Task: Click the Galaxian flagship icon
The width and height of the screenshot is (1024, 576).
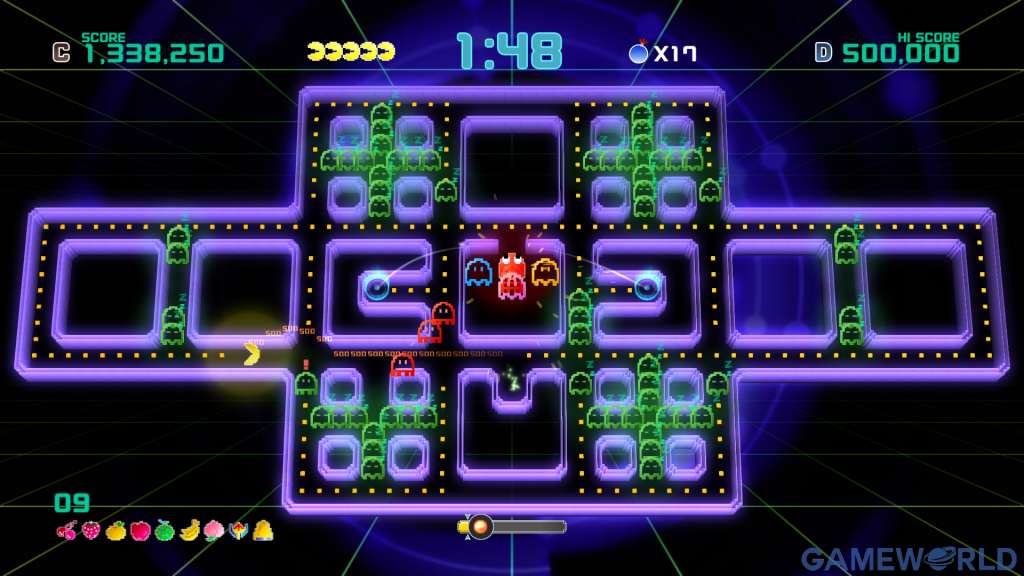Action: click(237, 531)
